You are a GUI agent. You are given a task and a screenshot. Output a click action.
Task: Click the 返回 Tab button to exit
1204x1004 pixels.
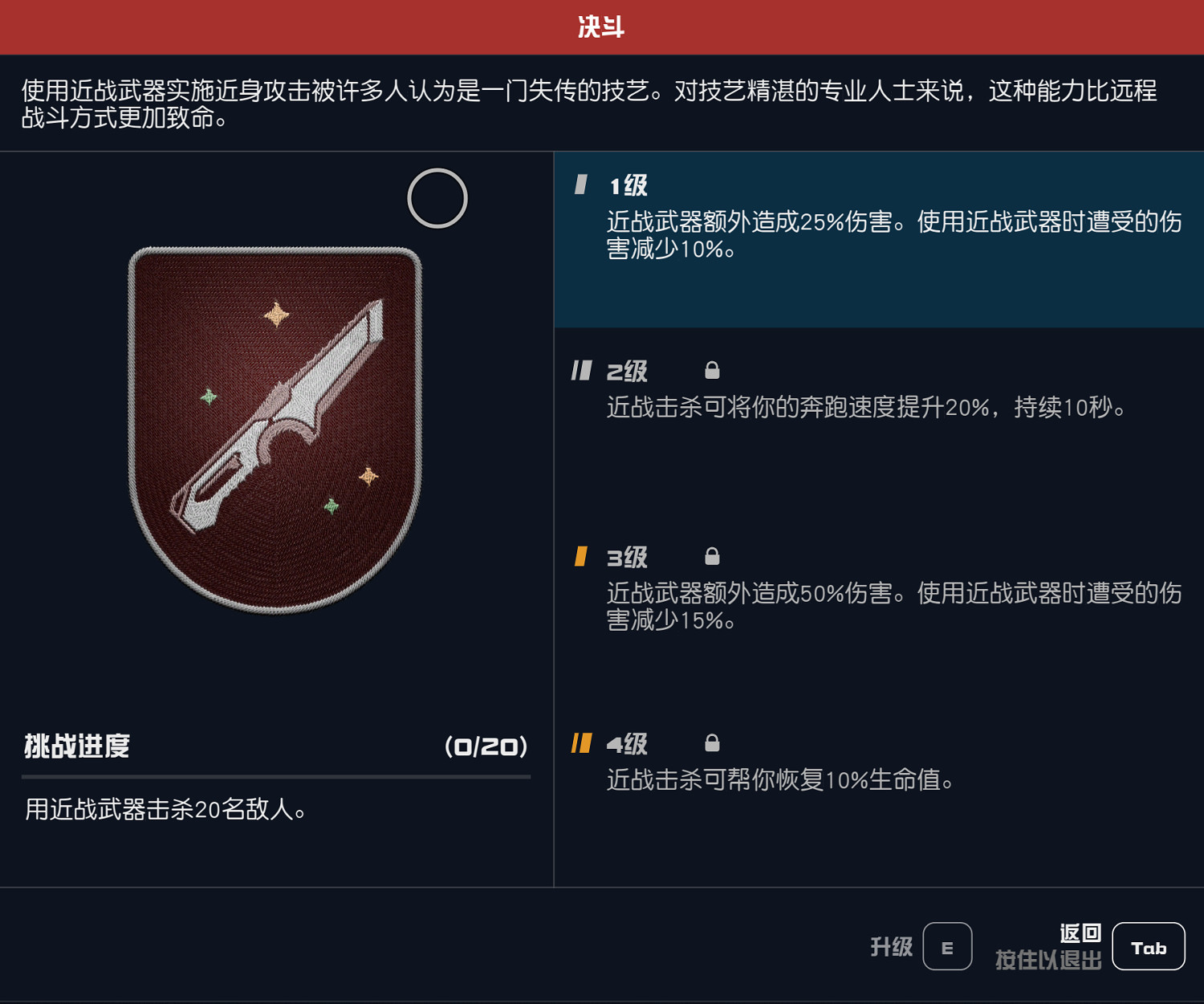1149,945
